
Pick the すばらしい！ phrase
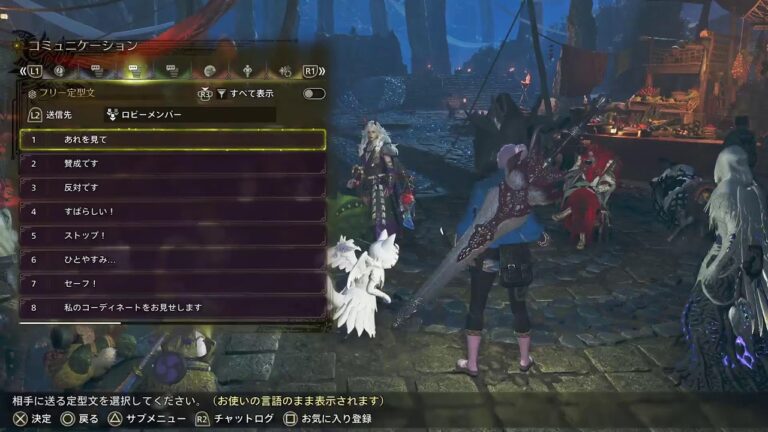point(172,212)
